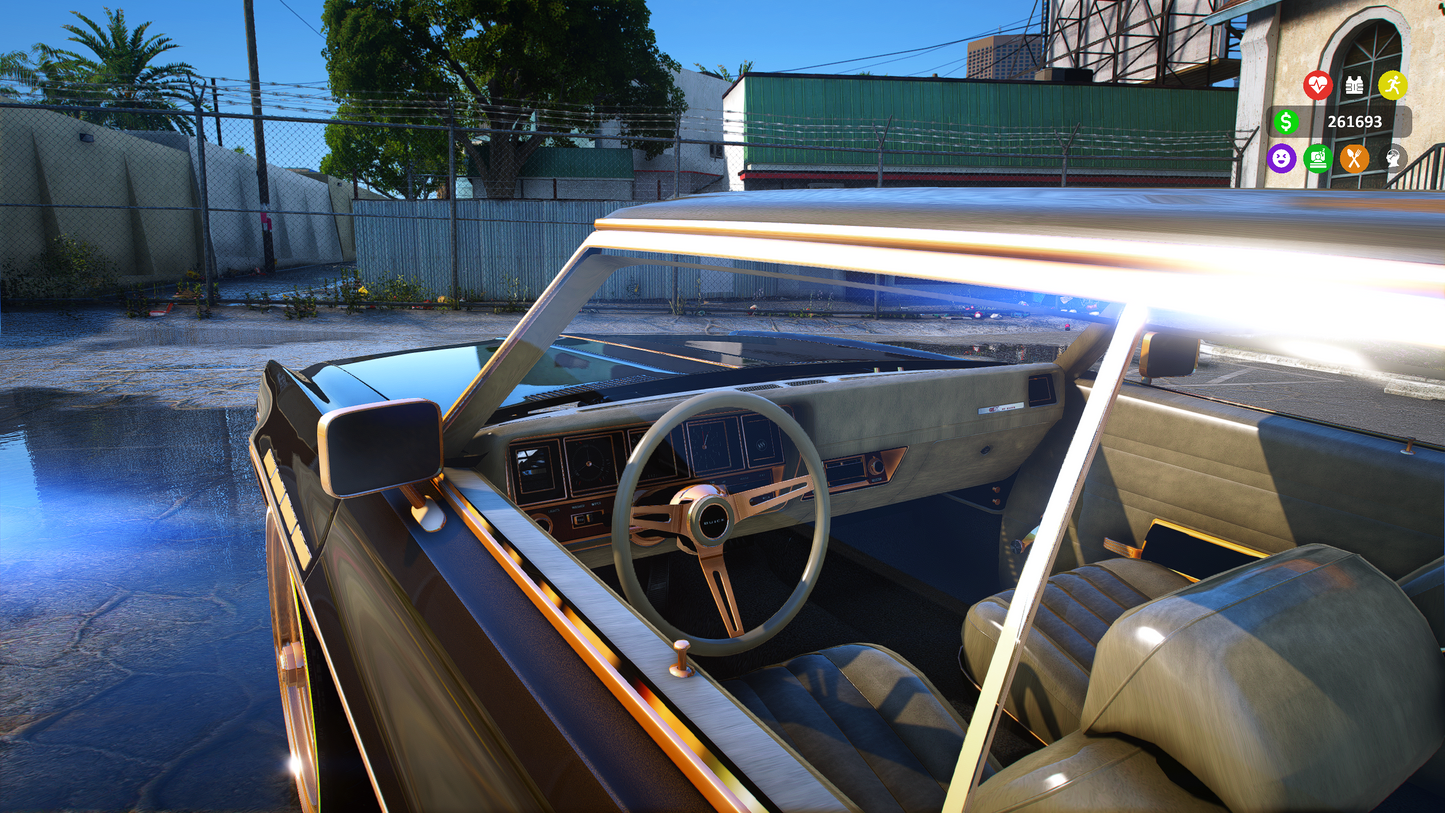Open the green dollar money icon

point(1286,122)
